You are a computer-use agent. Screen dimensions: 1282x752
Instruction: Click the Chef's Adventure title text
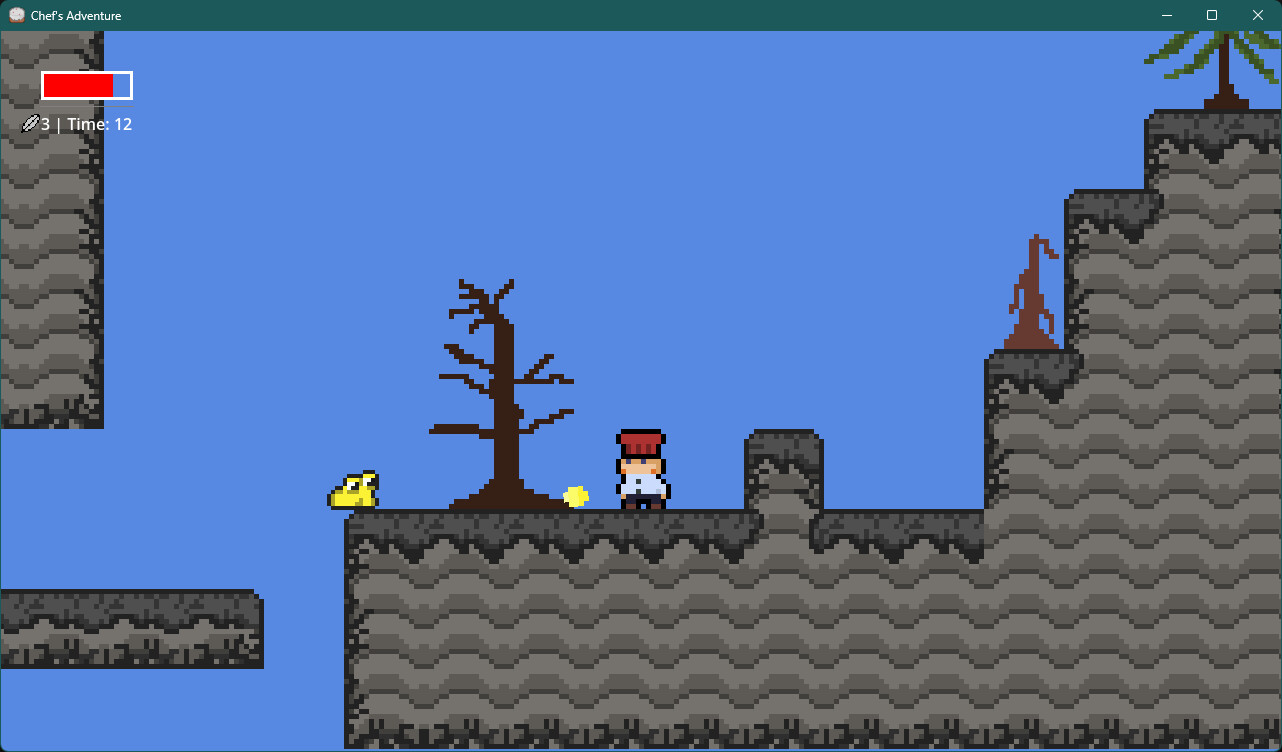coord(74,15)
